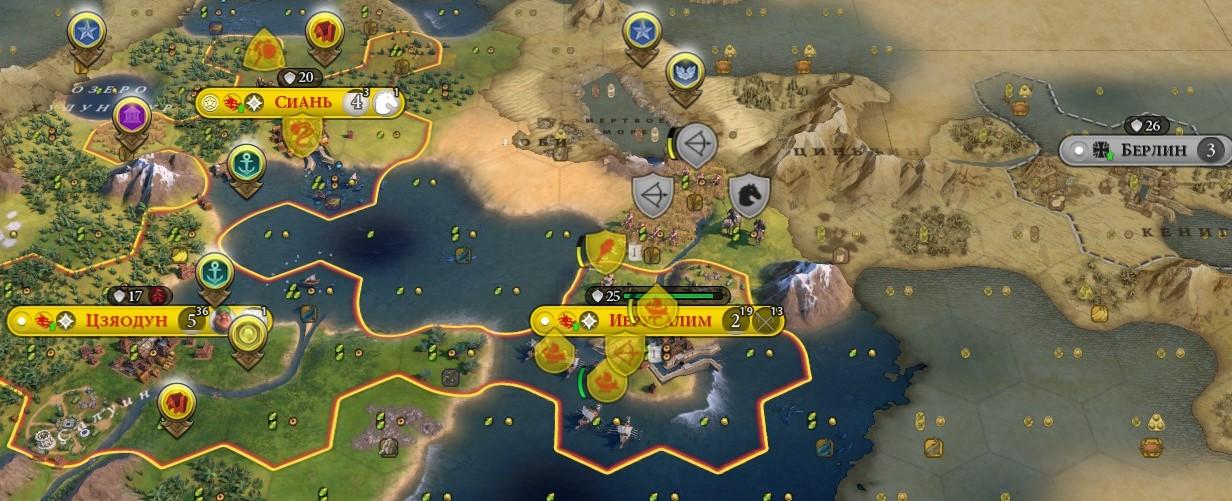Select the red district icon north of Сиань
This screenshot has height=501, width=1232.
tap(325, 32)
